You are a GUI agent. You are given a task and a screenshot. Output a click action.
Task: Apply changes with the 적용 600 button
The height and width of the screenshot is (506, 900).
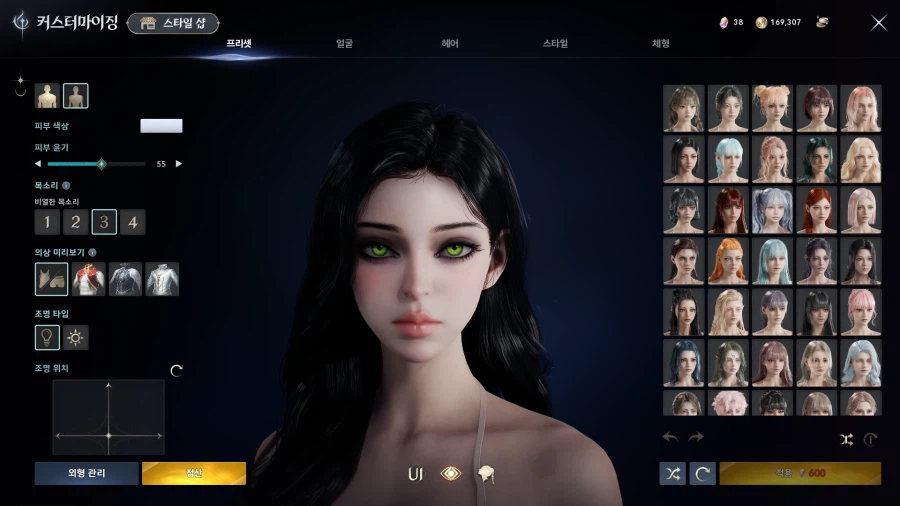[x=799, y=473]
